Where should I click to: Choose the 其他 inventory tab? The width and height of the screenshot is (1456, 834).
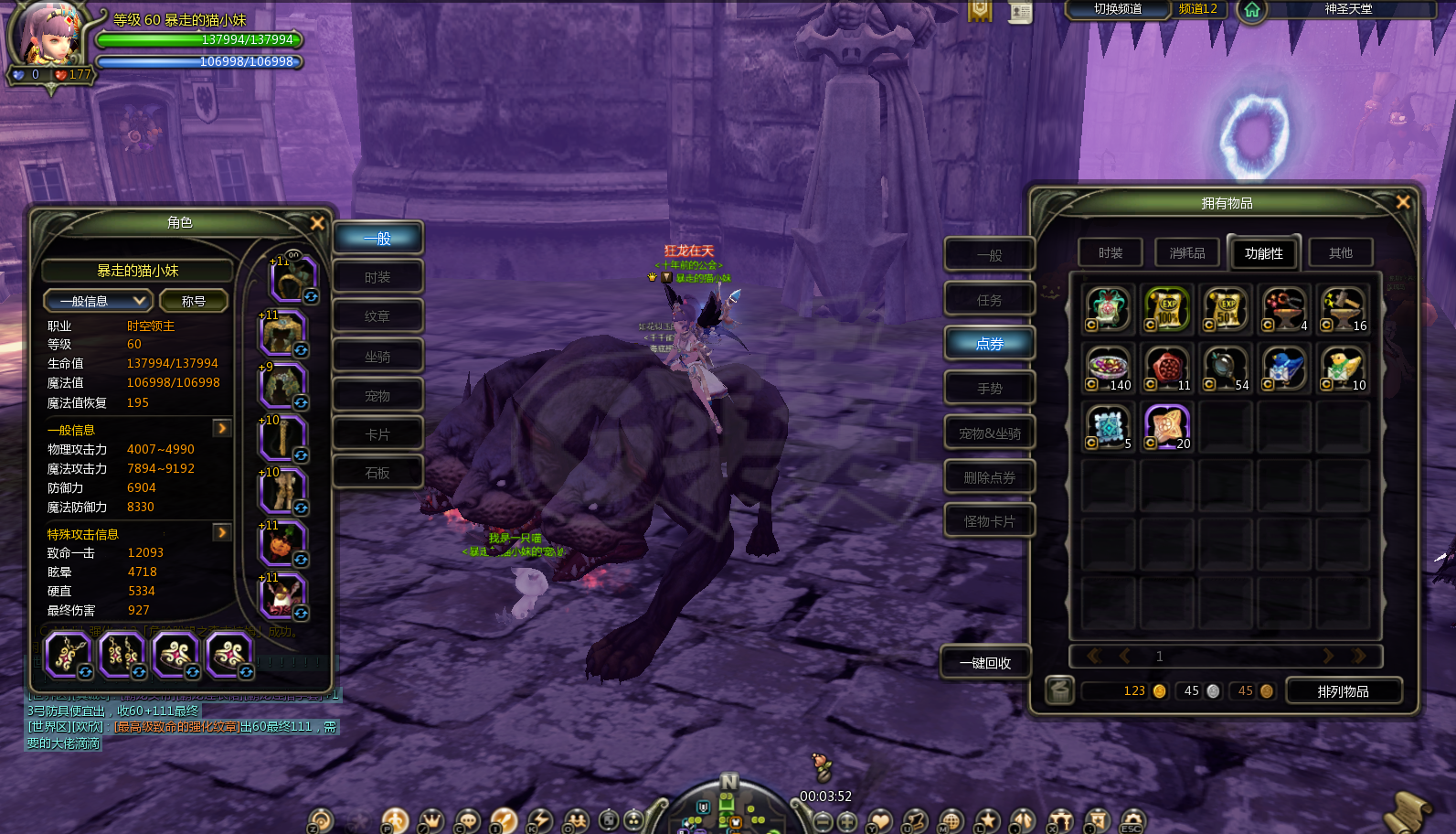click(x=1341, y=252)
